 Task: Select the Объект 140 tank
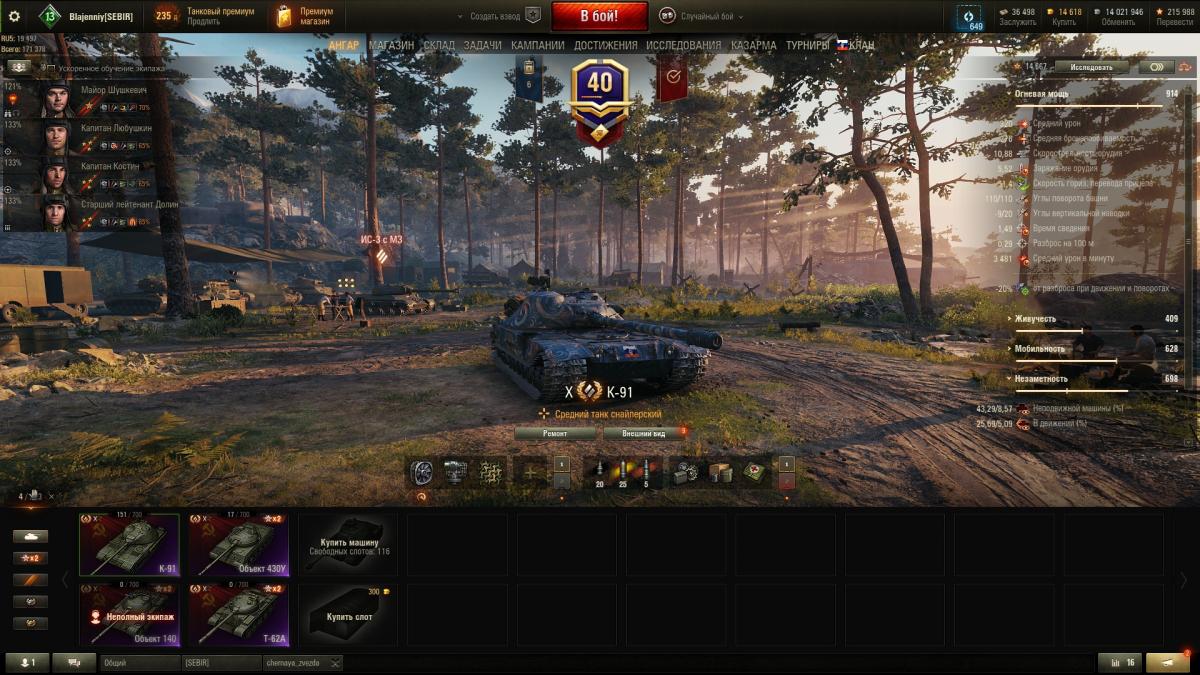point(129,615)
